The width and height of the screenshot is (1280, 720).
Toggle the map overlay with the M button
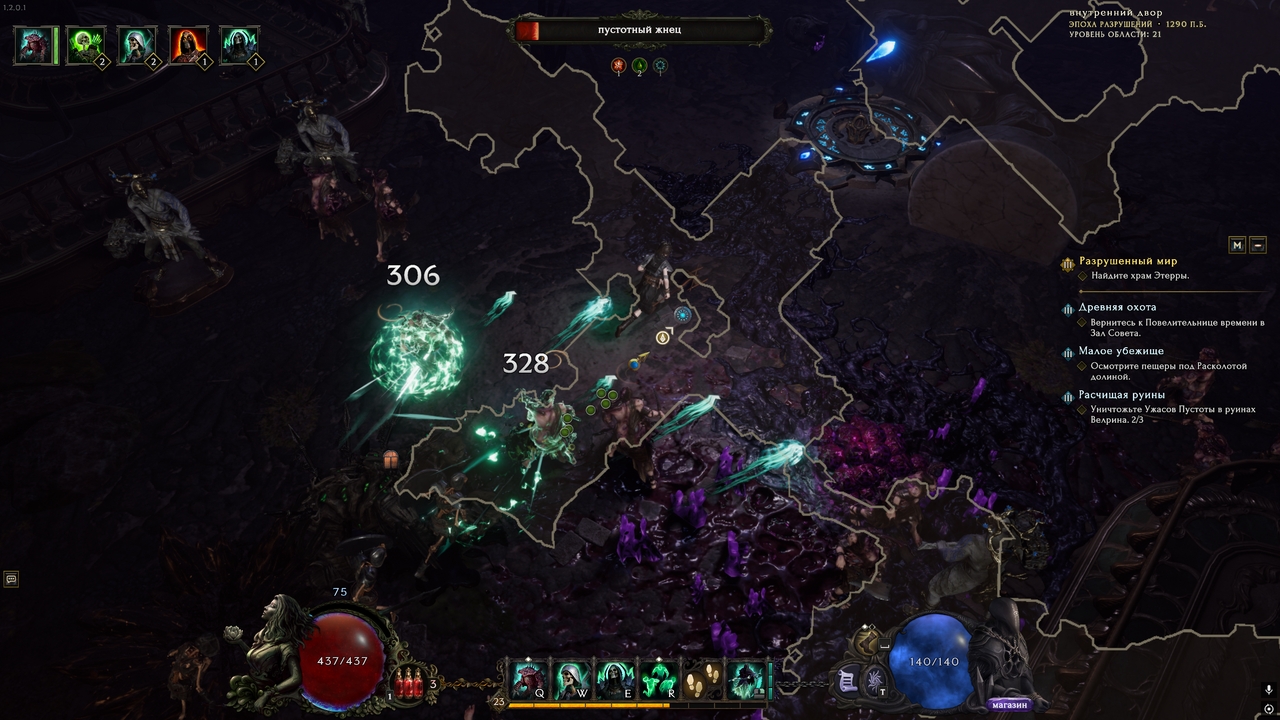(1237, 243)
